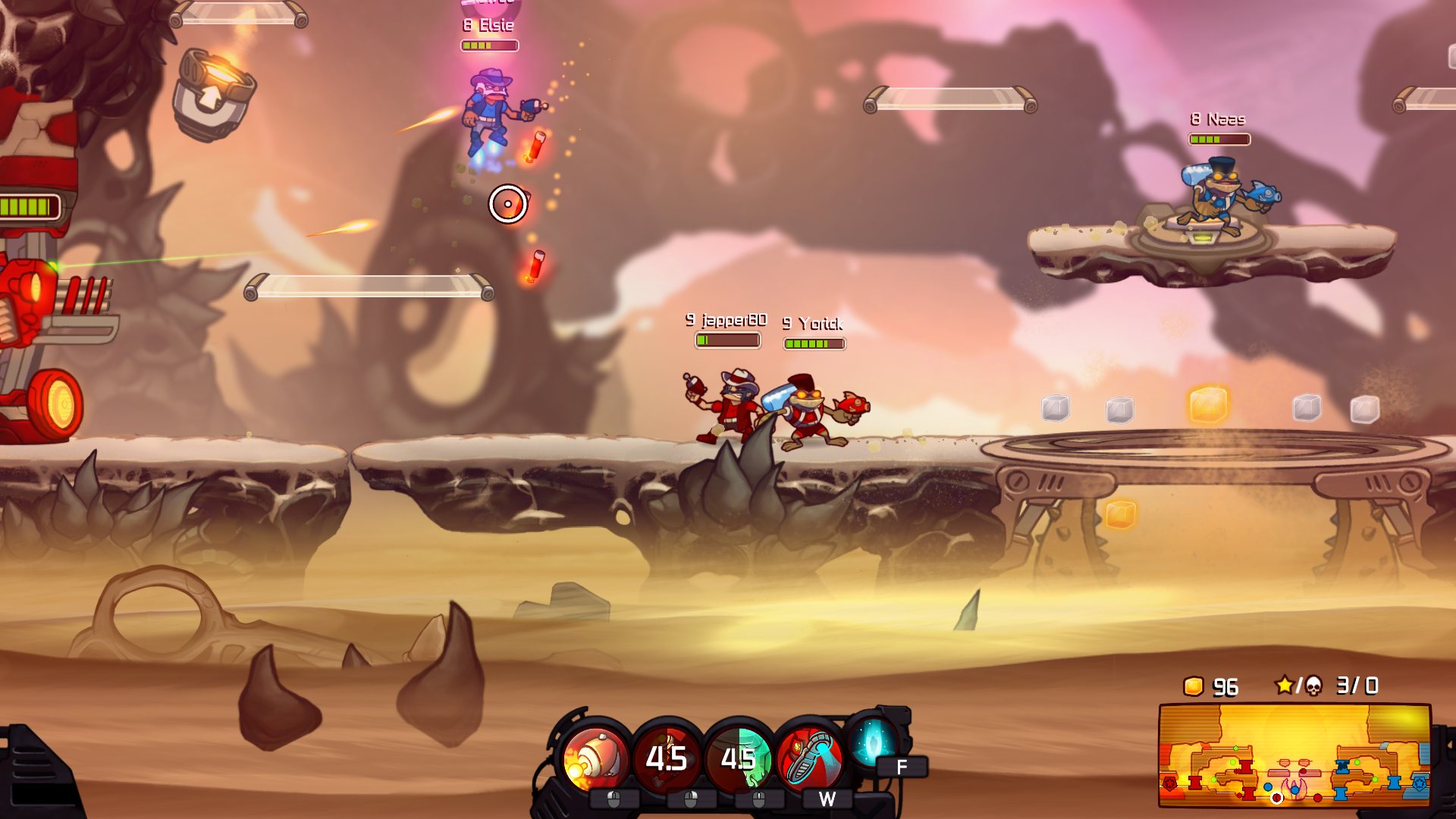The image size is (1456, 819).
Task: Use the rocket boot jump ability
Action: (810, 758)
